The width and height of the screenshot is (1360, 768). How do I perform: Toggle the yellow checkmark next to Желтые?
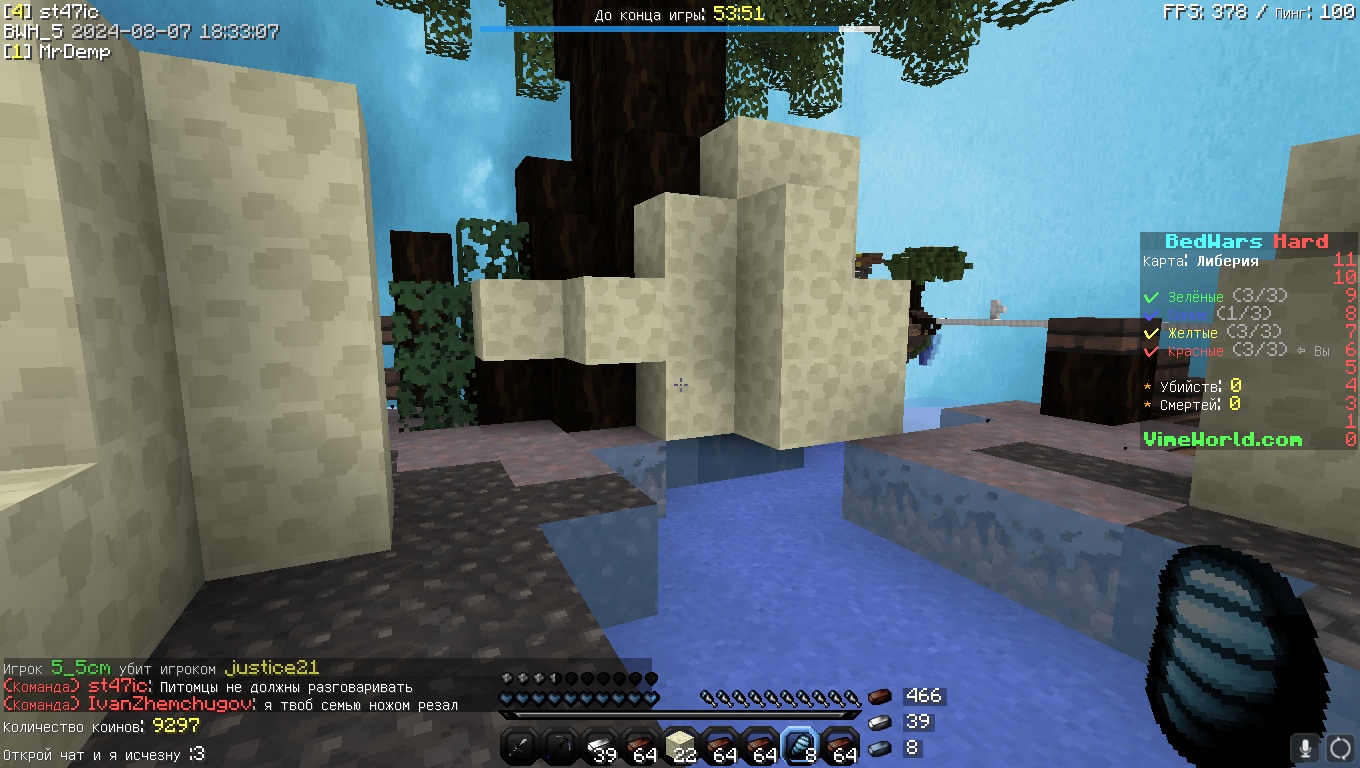1151,333
